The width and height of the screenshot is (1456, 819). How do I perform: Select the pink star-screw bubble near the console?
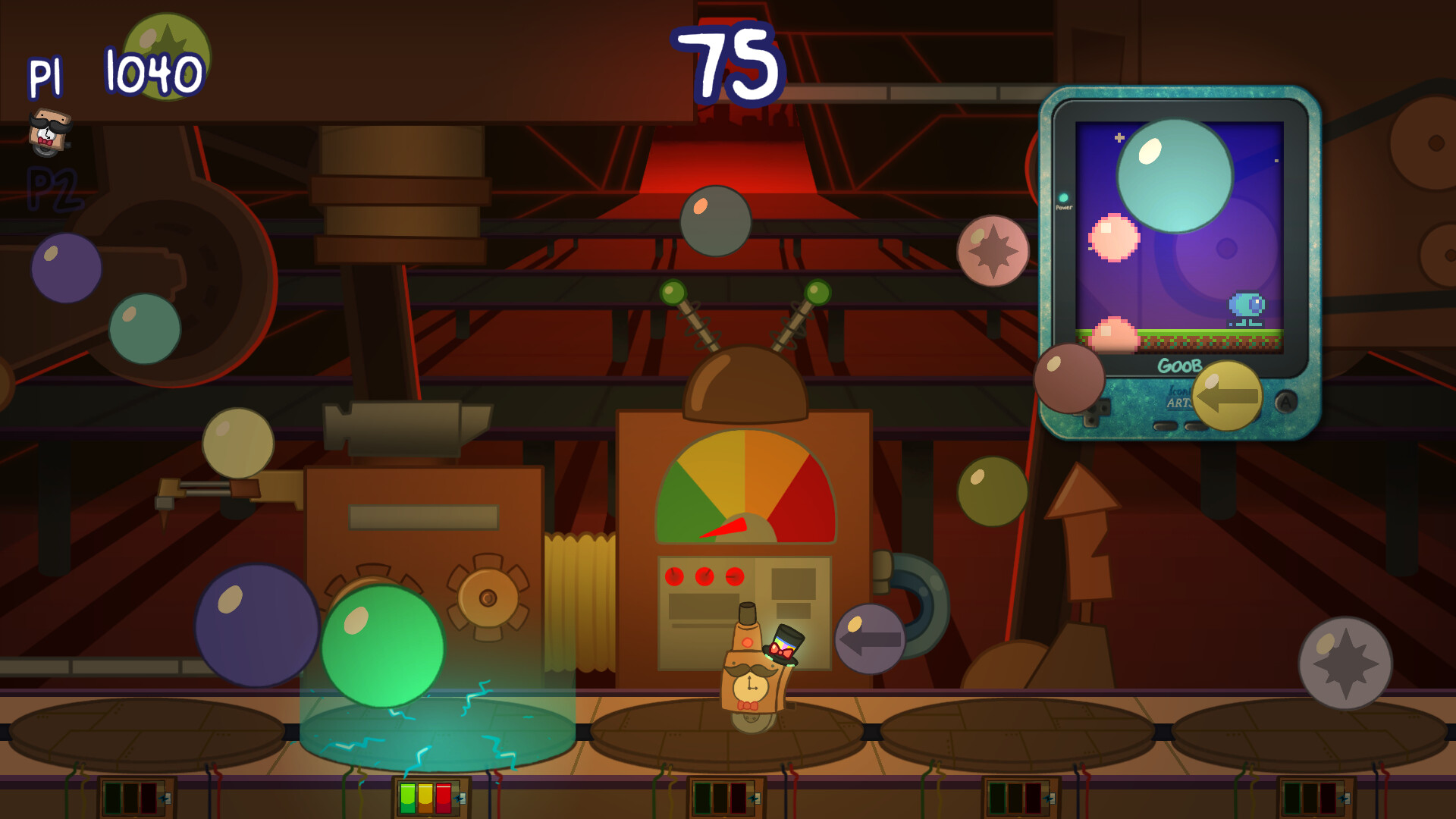pyautogui.click(x=993, y=249)
